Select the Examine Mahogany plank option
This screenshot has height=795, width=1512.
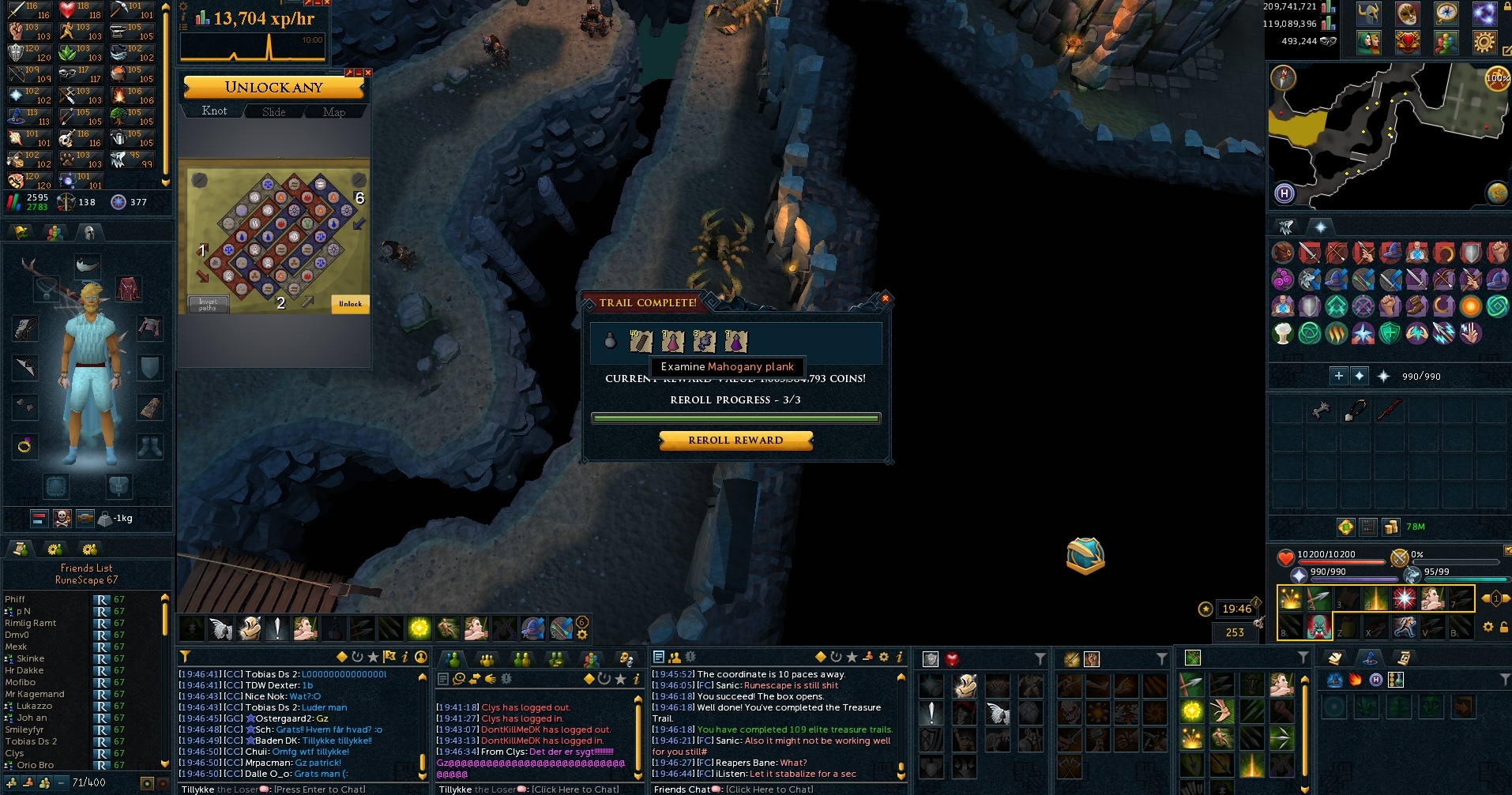(727, 366)
